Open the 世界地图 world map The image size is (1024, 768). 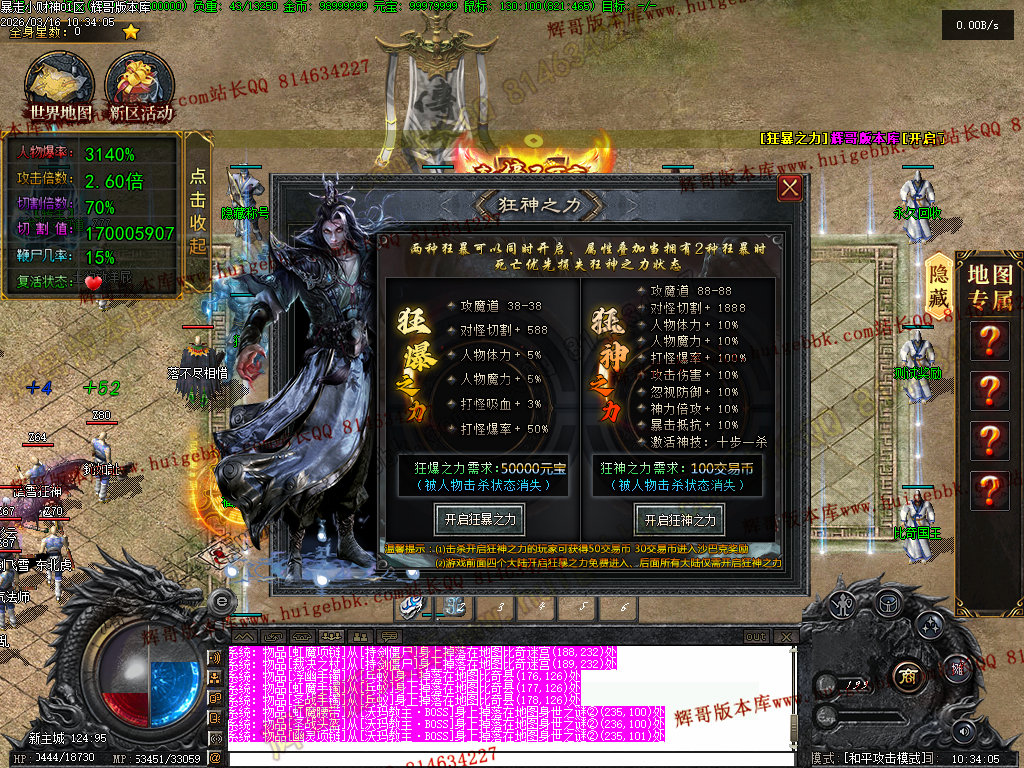coord(61,88)
